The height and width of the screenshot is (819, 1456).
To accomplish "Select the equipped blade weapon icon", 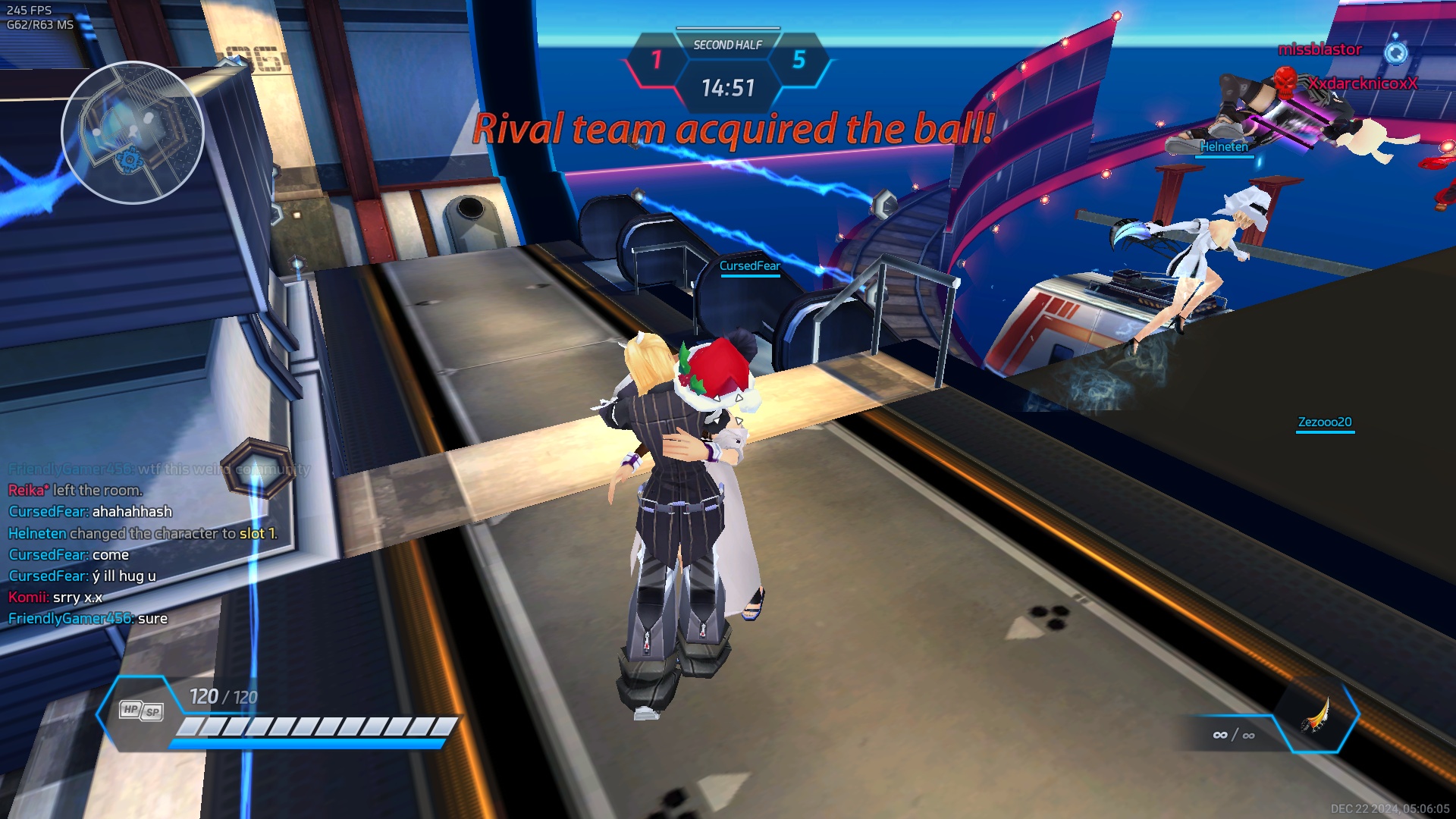I will [x=1316, y=716].
